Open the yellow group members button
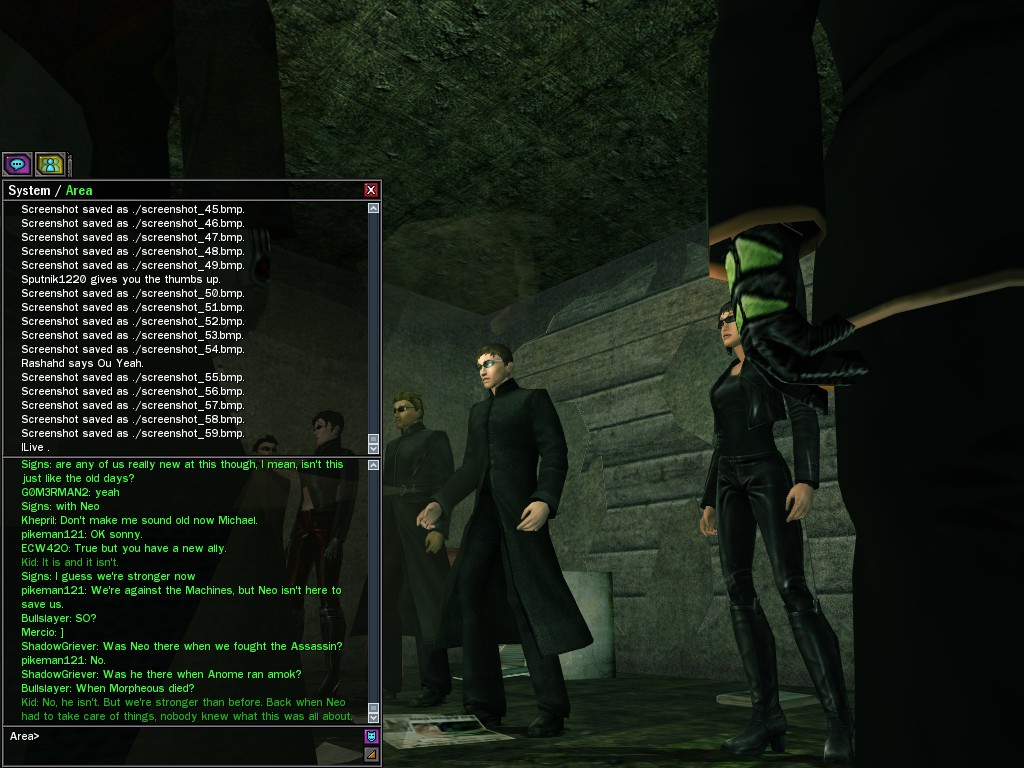The height and width of the screenshot is (768, 1024). pos(50,164)
